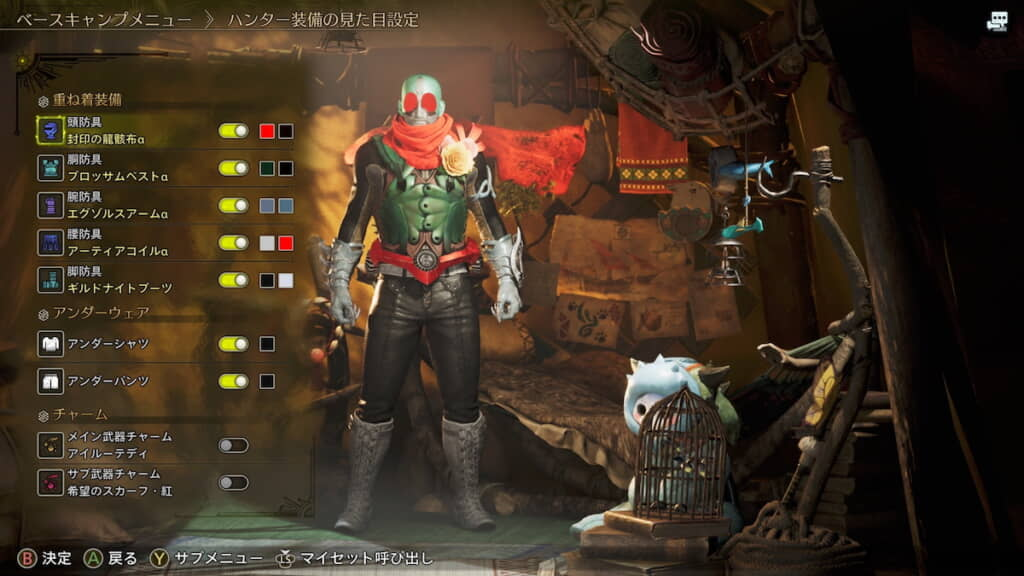Screen dimensions: 1024x576
Task: Pick the red color swatch for waist armor
Action: (x=286, y=243)
